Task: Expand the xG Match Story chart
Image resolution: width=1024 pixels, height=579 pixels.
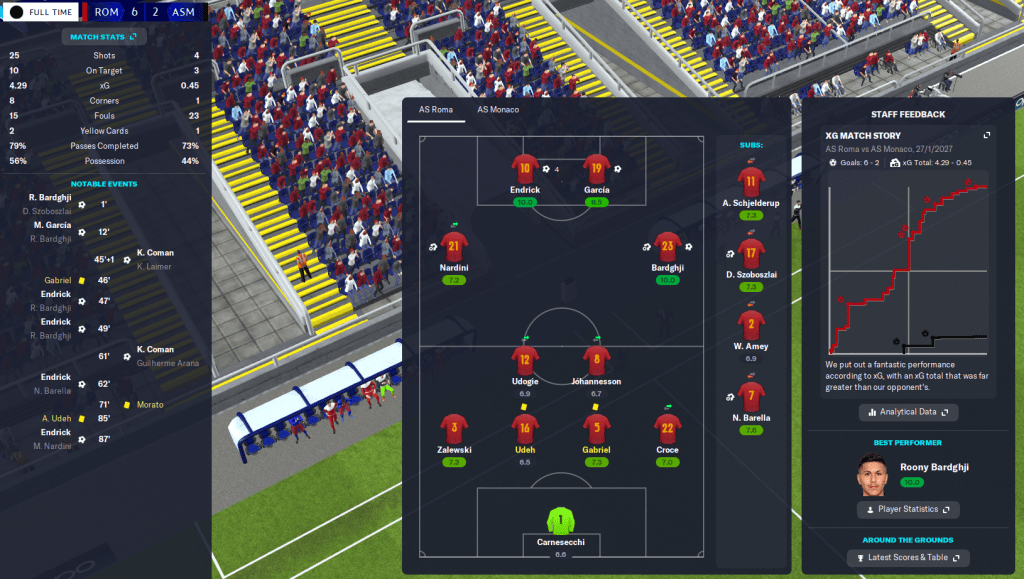Action: point(987,135)
